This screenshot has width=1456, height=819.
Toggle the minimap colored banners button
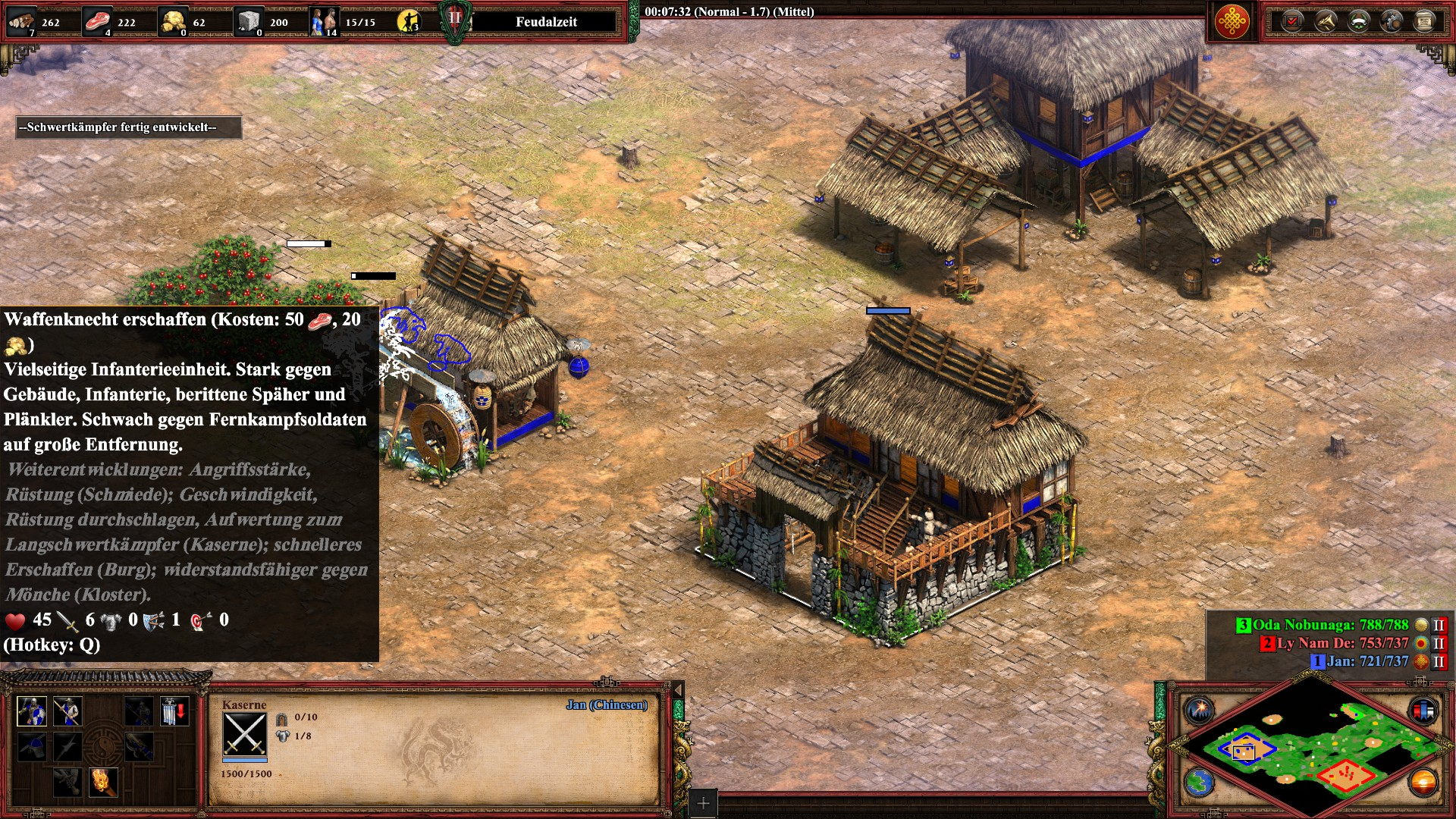(1423, 711)
